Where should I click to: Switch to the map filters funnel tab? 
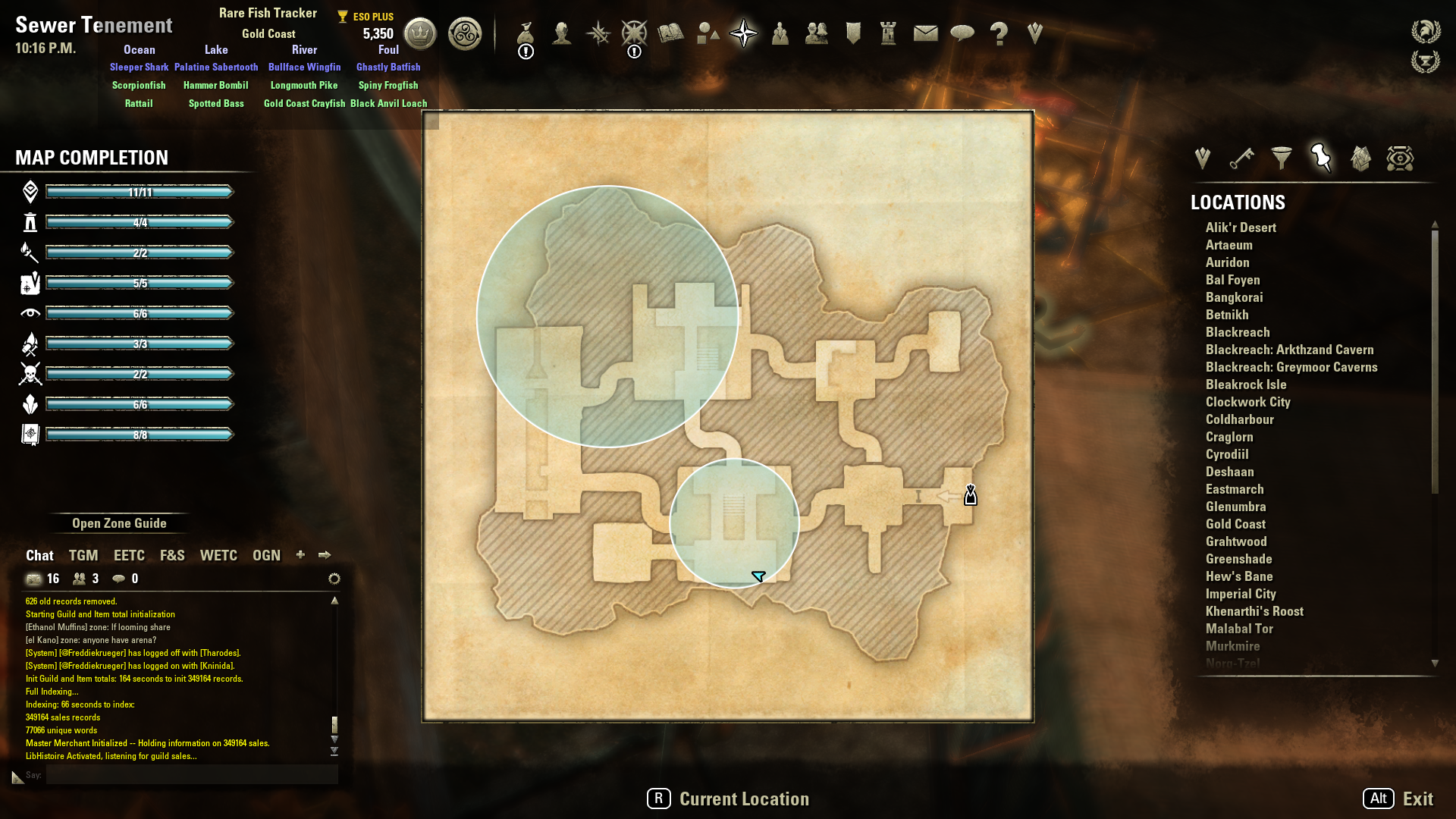(1282, 158)
